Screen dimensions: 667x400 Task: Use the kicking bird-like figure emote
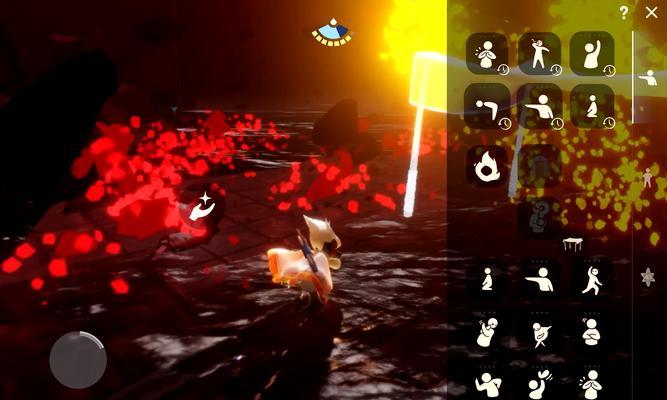click(x=539, y=330)
